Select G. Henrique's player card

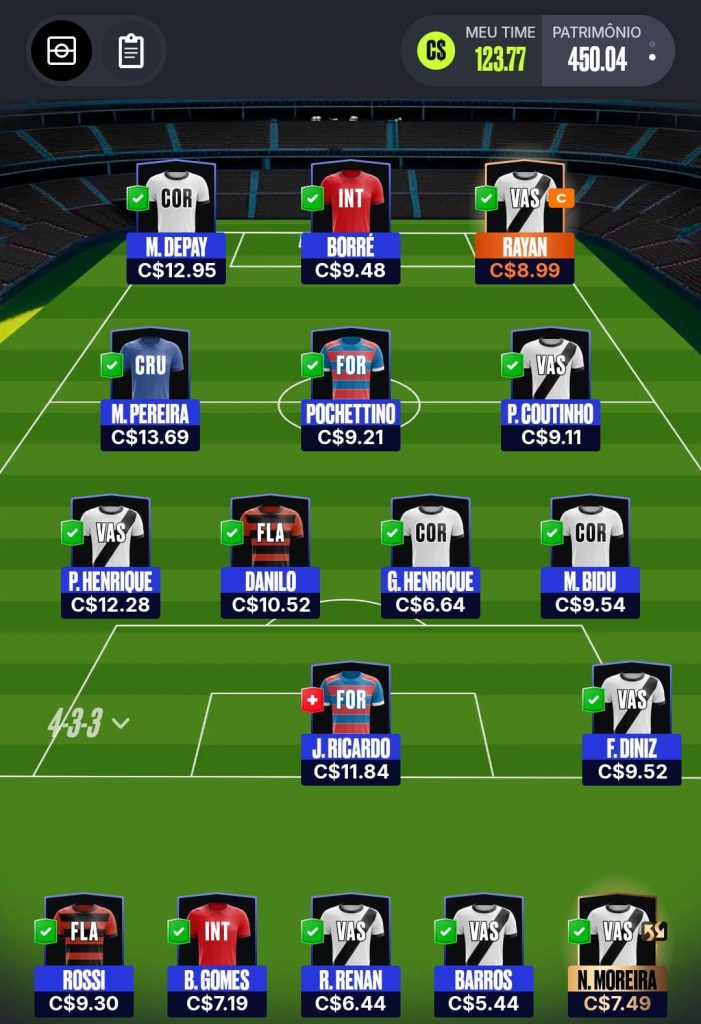[x=430, y=555]
